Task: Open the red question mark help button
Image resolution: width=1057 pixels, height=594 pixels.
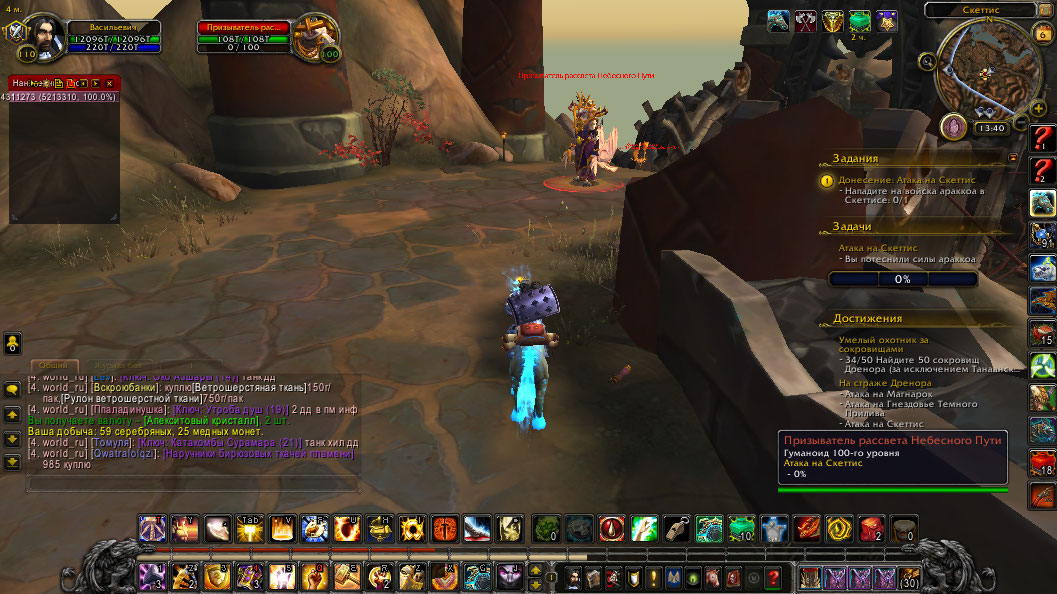Action: [x=772, y=577]
